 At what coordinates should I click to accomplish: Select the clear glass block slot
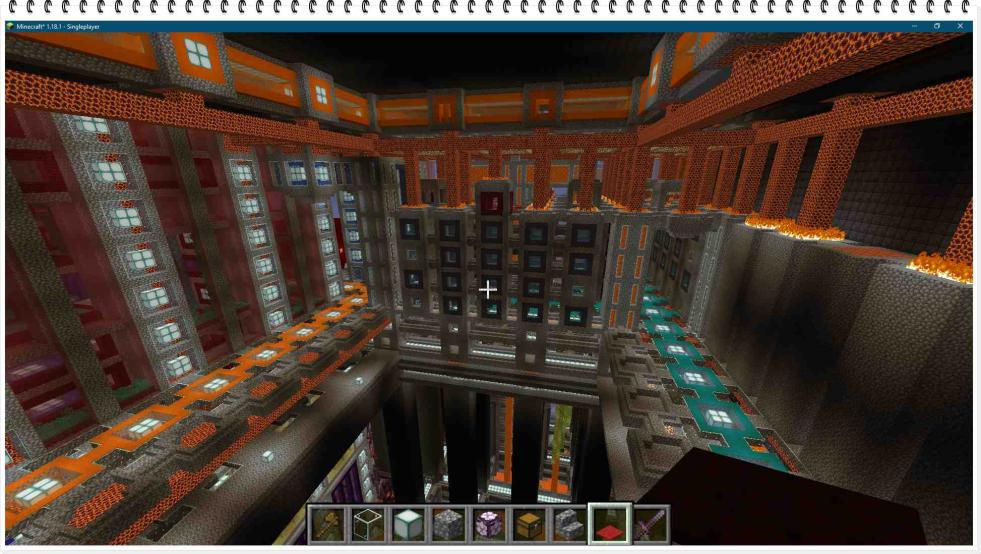click(367, 524)
